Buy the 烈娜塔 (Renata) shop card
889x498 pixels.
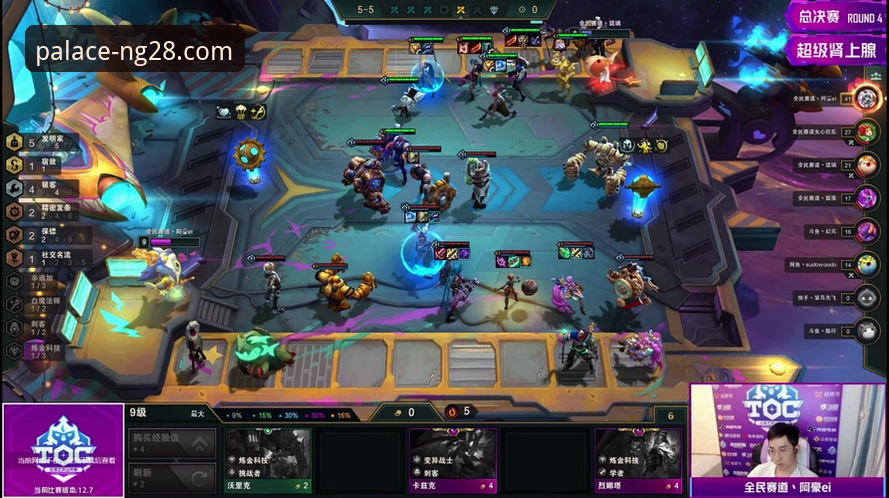click(x=638, y=460)
